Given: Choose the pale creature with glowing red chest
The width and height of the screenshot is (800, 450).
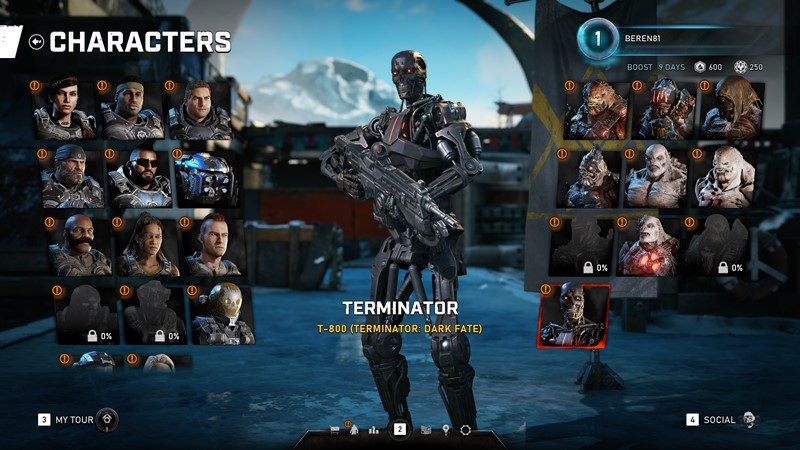Looking at the screenshot, I should [648, 246].
